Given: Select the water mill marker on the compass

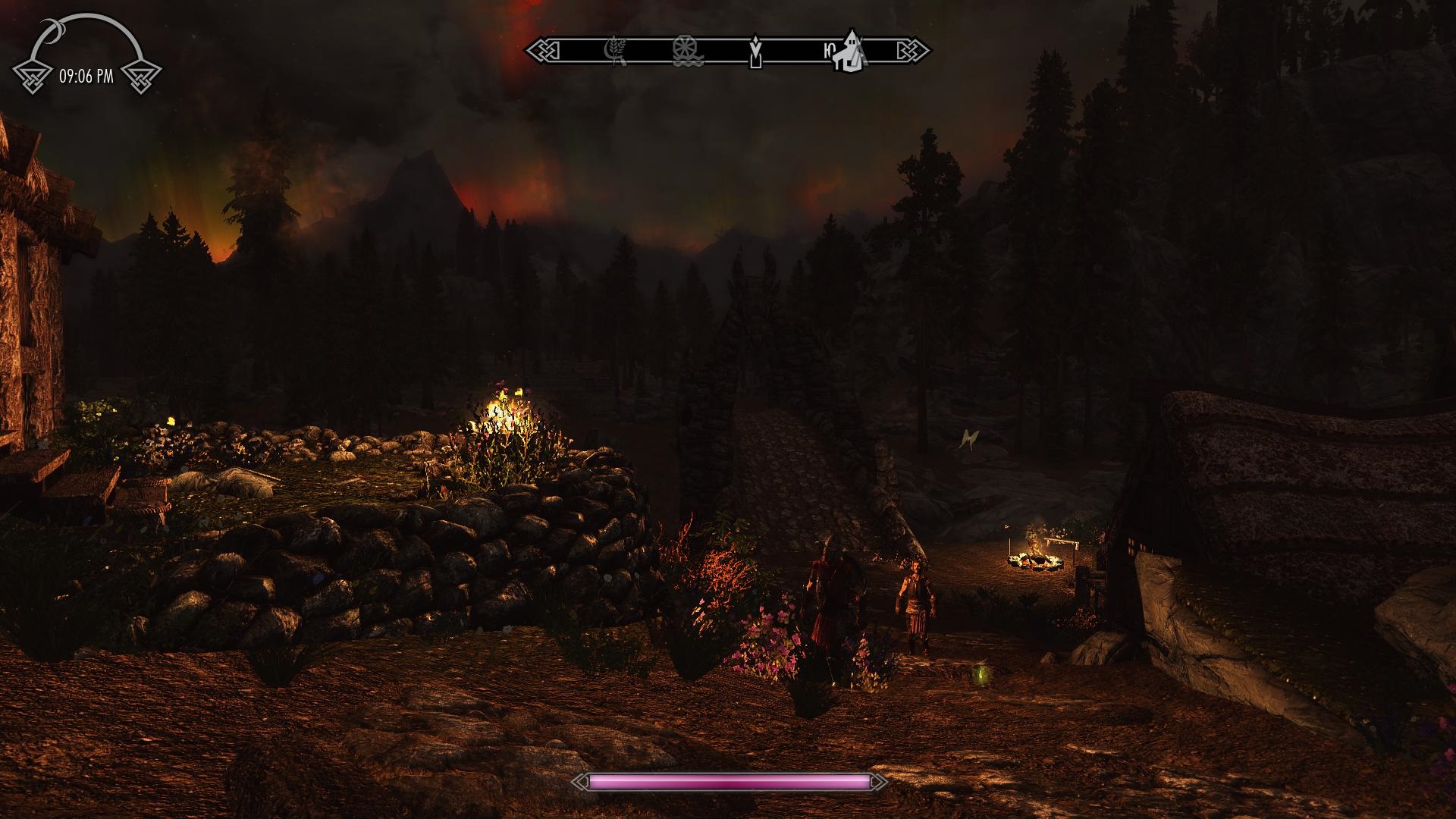Looking at the screenshot, I should (686, 51).
